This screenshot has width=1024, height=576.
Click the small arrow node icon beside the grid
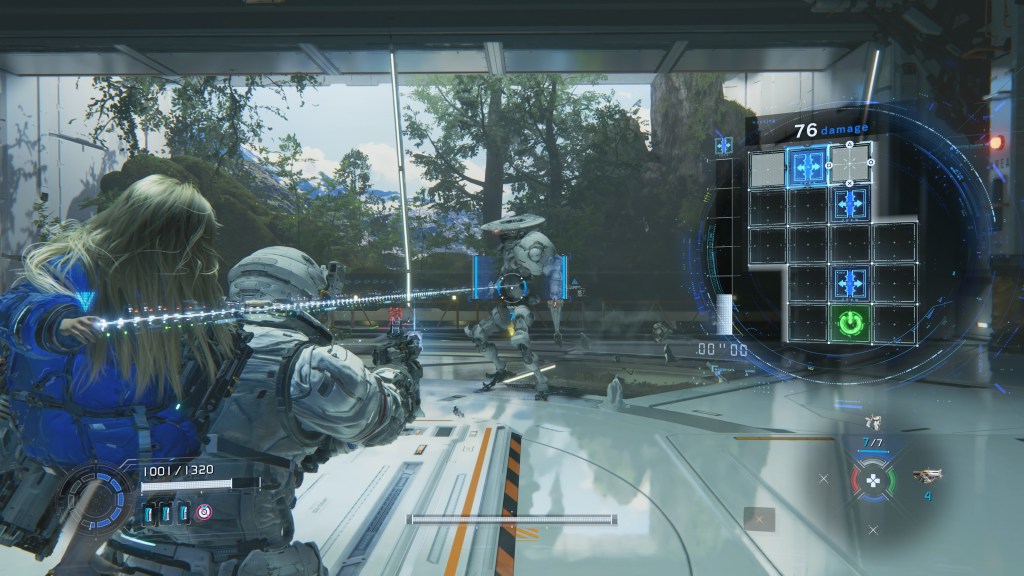click(x=723, y=146)
